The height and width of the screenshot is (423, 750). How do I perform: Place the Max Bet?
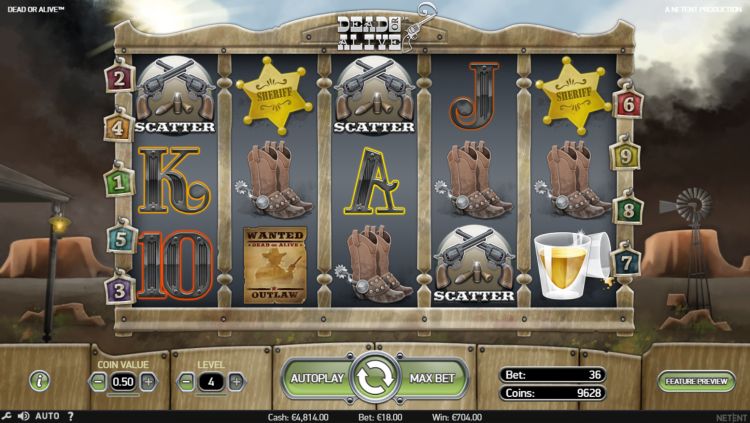(433, 379)
